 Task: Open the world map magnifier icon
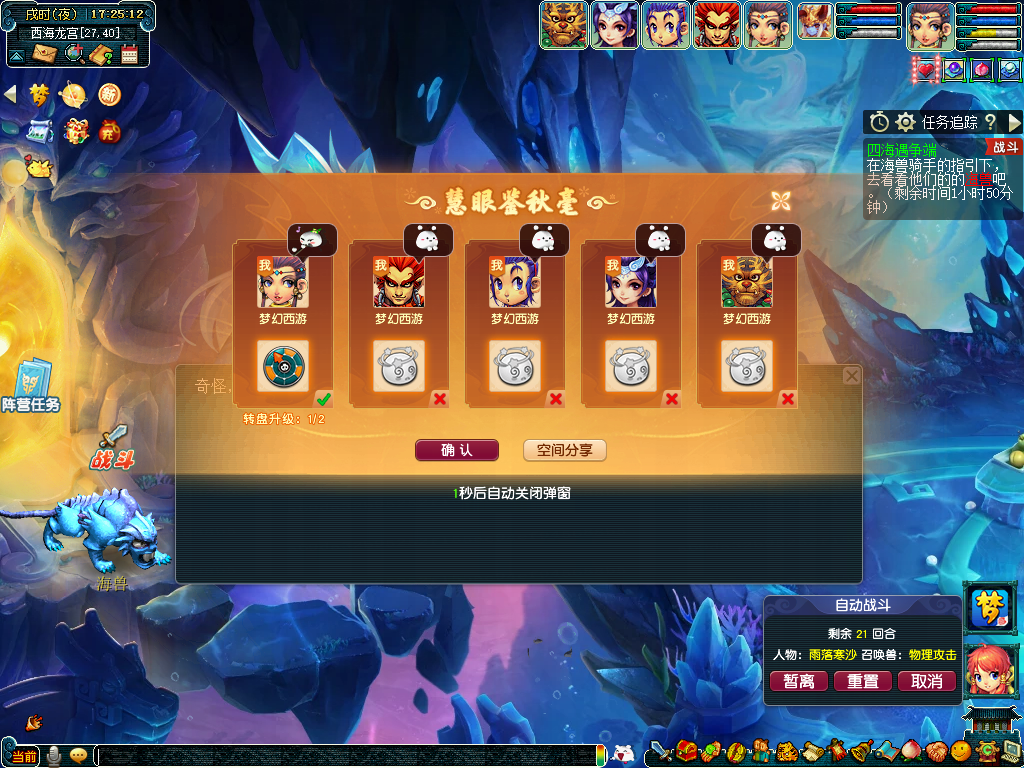(73, 54)
